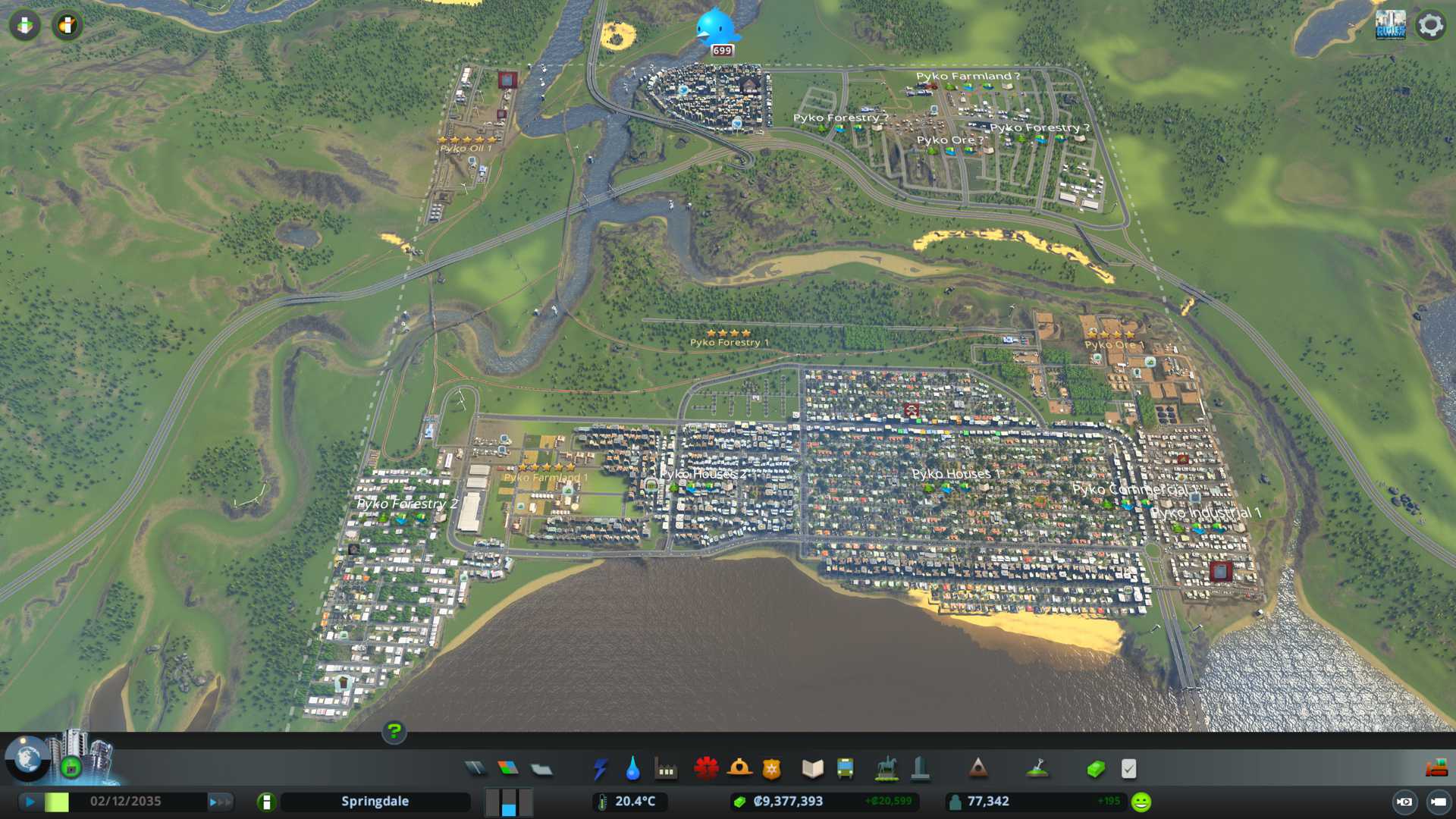Open the Roads build menu
This screenshot has width=1456, height=819.
point(475,769)
